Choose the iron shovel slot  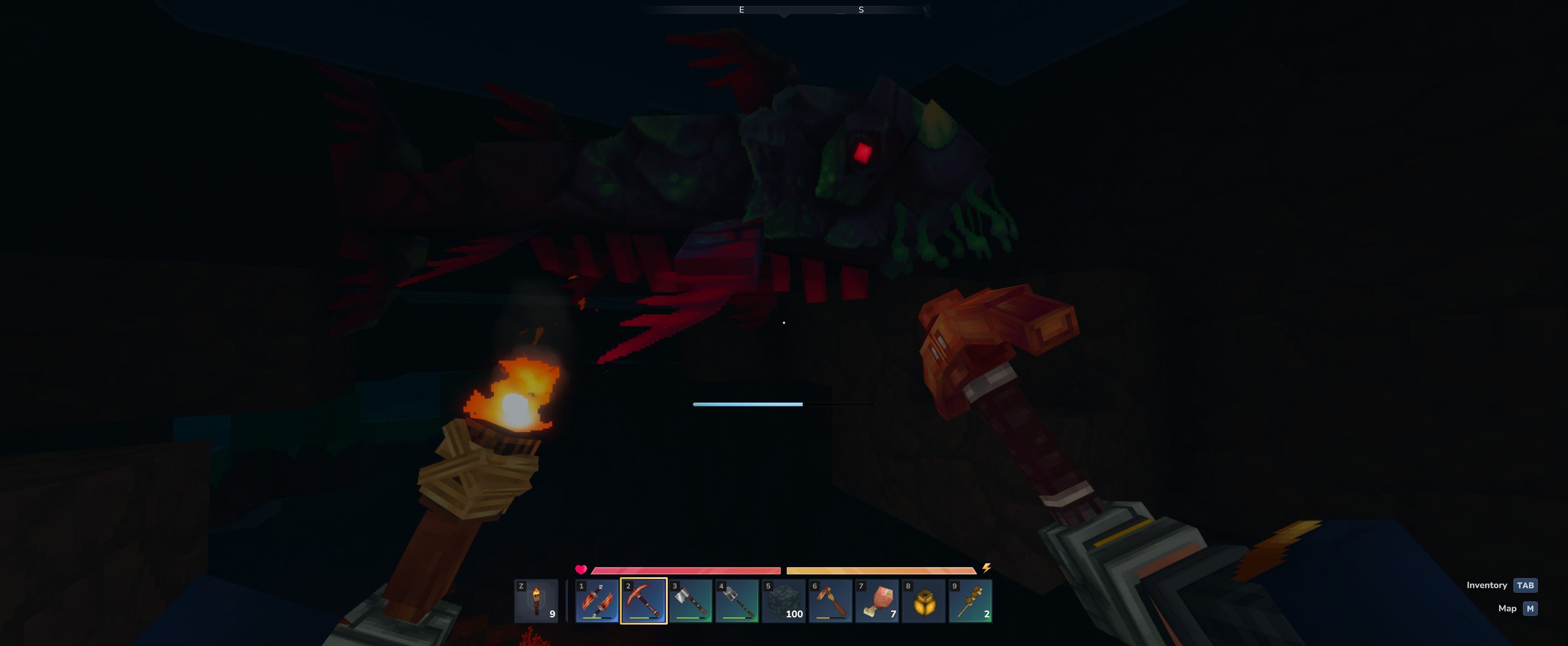tap(737, 600)
